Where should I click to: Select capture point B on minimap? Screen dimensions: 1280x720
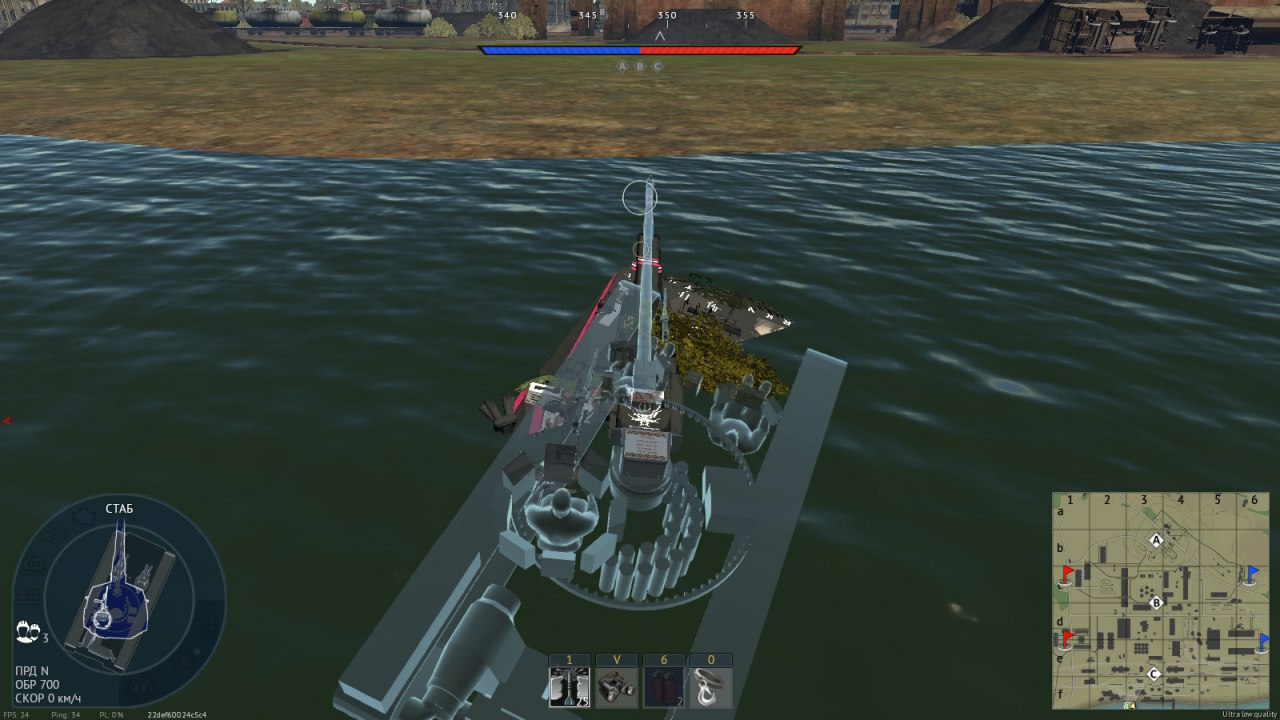pos(1156,603)
